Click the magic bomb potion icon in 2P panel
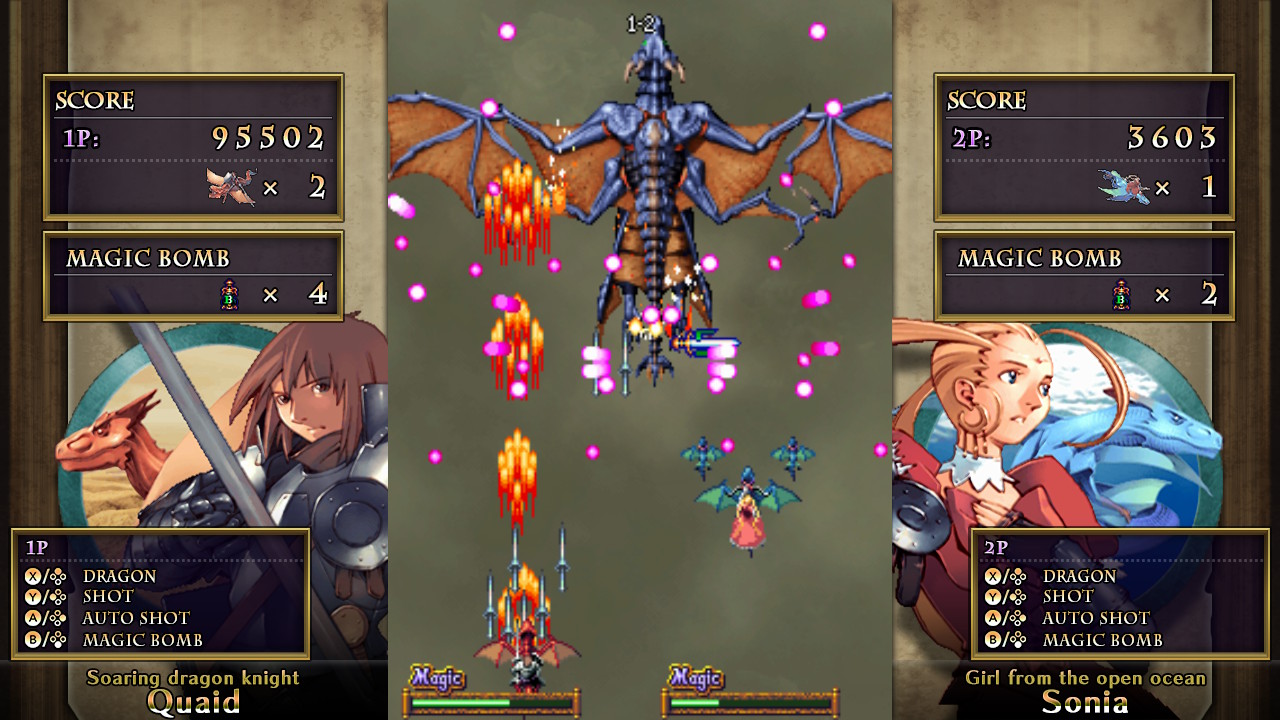This screenshot has width=1280, height=720. [x=1122, y=296]
